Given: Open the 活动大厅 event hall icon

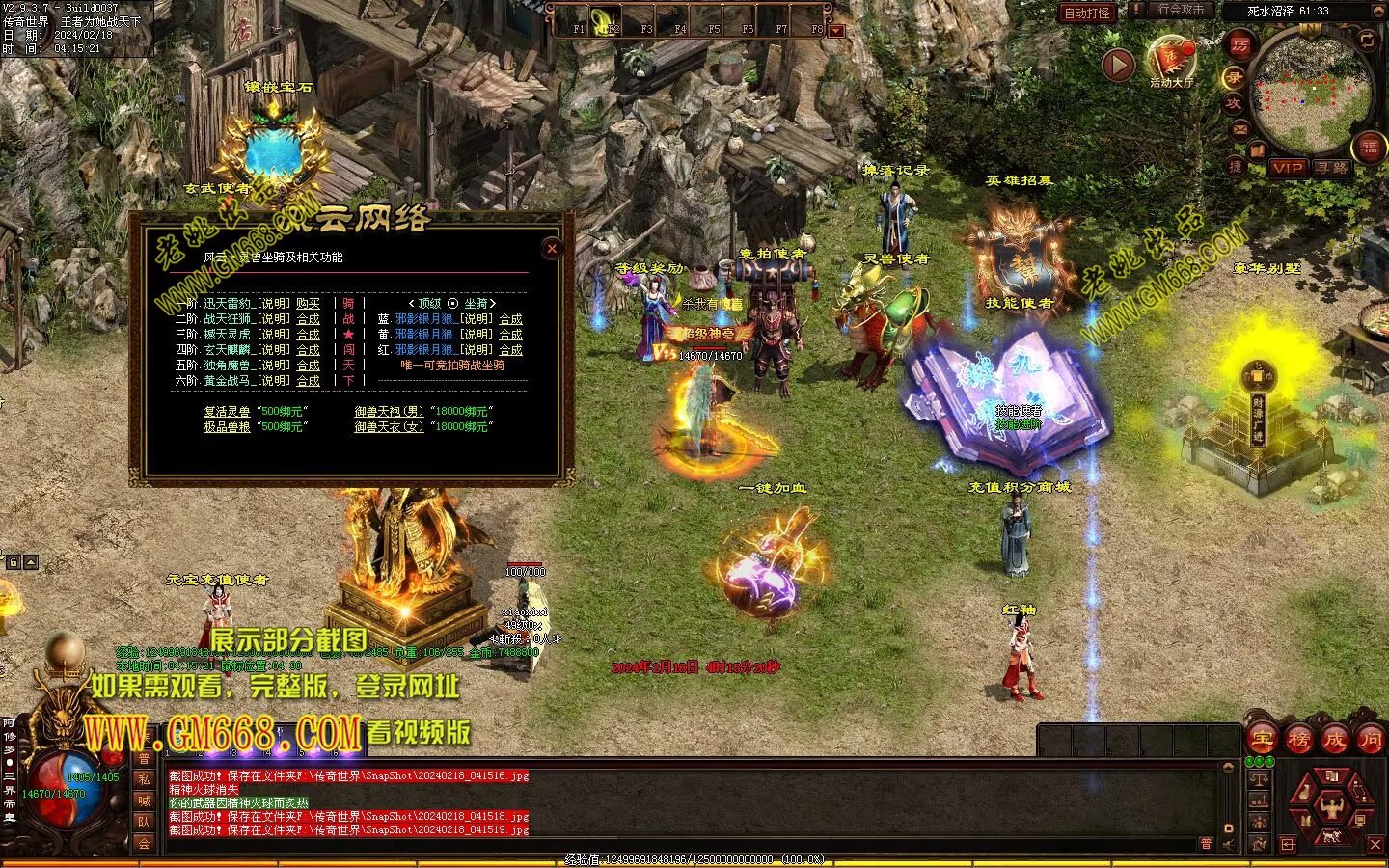Looking at the screenshot, I should click(1171, 61).
